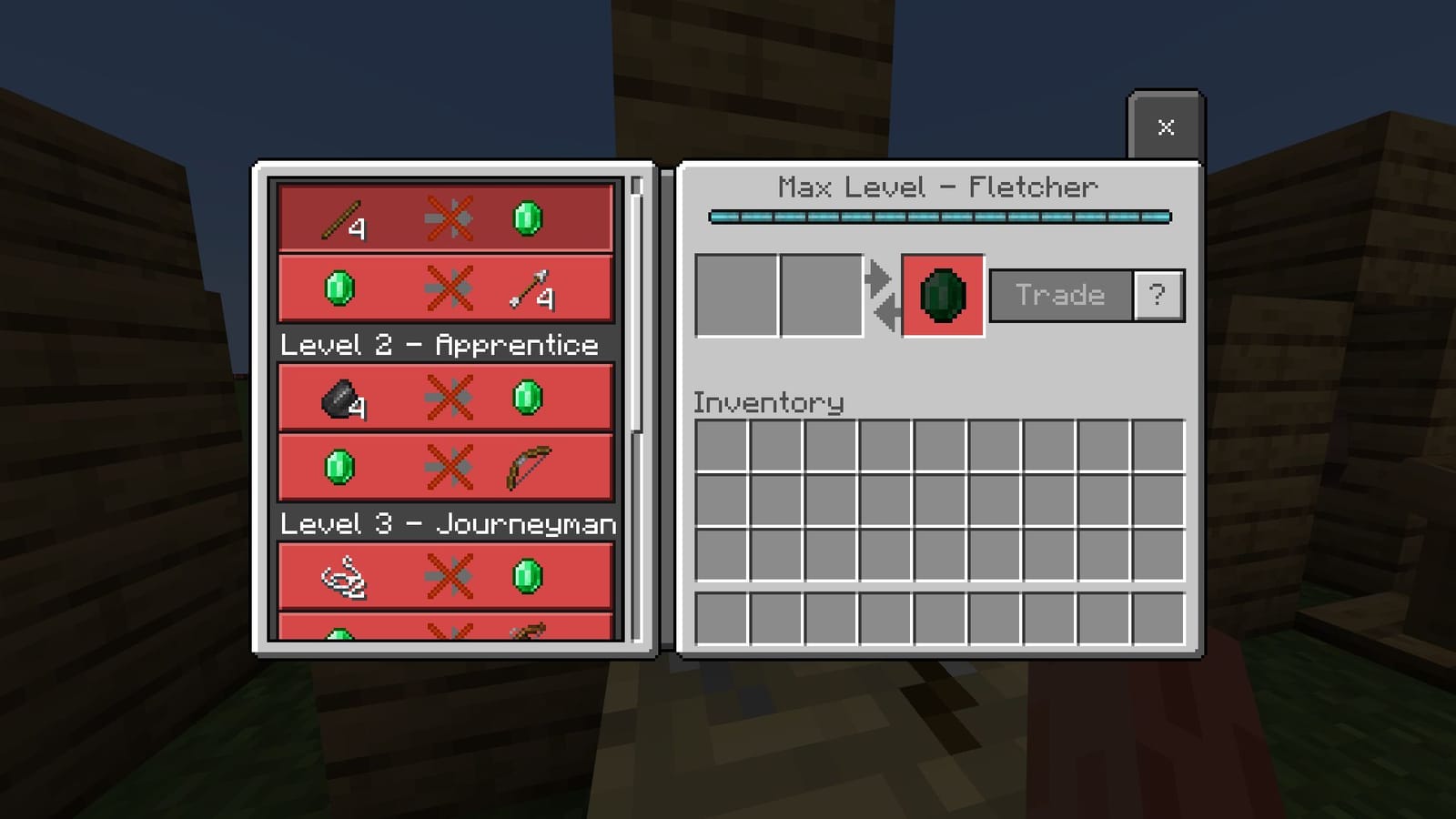Open the help with the ? button
The height and width of the screenshot is (819, 1456).
click(1157, 294)
